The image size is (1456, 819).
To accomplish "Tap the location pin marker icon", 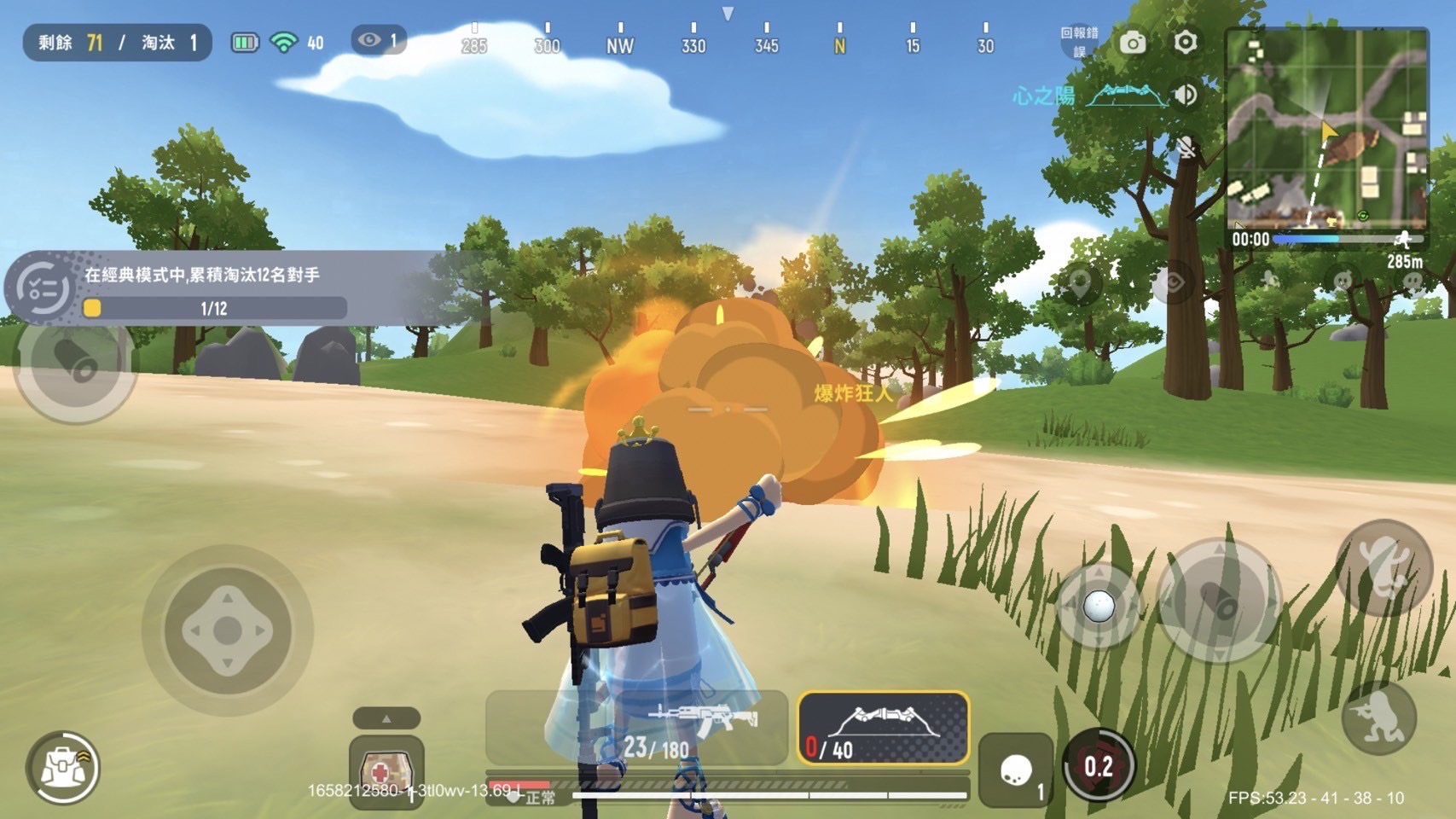I will 1079,284.
